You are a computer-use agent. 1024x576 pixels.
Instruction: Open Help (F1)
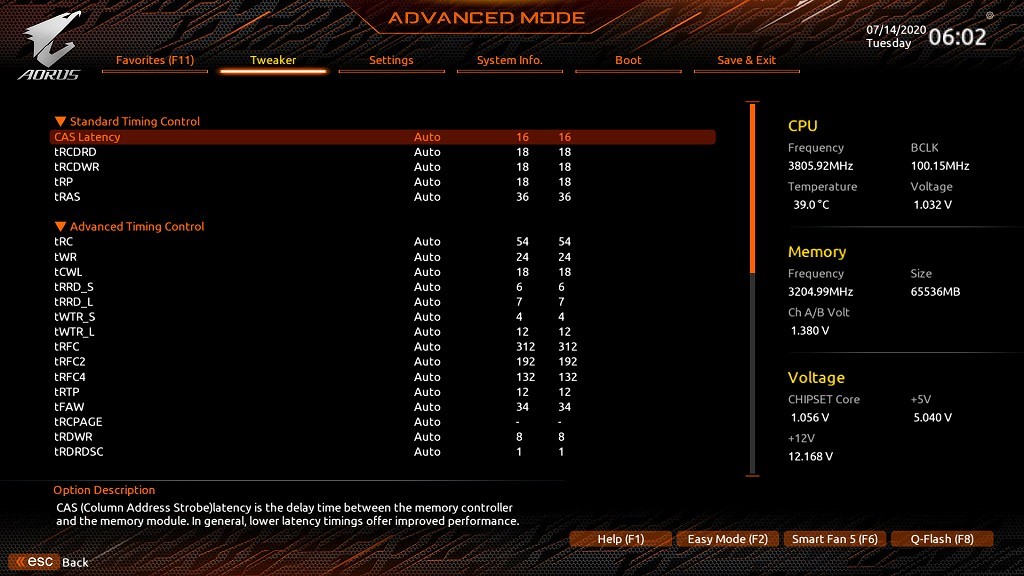tap(620, 539)
